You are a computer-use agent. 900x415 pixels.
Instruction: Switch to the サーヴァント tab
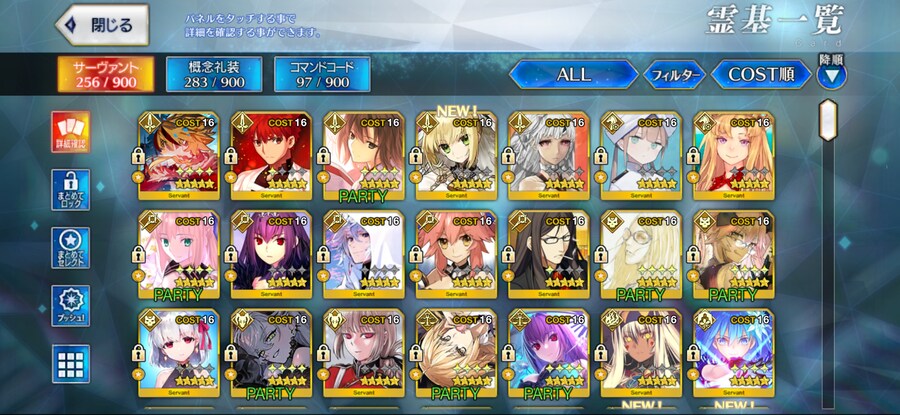point(99,74)
